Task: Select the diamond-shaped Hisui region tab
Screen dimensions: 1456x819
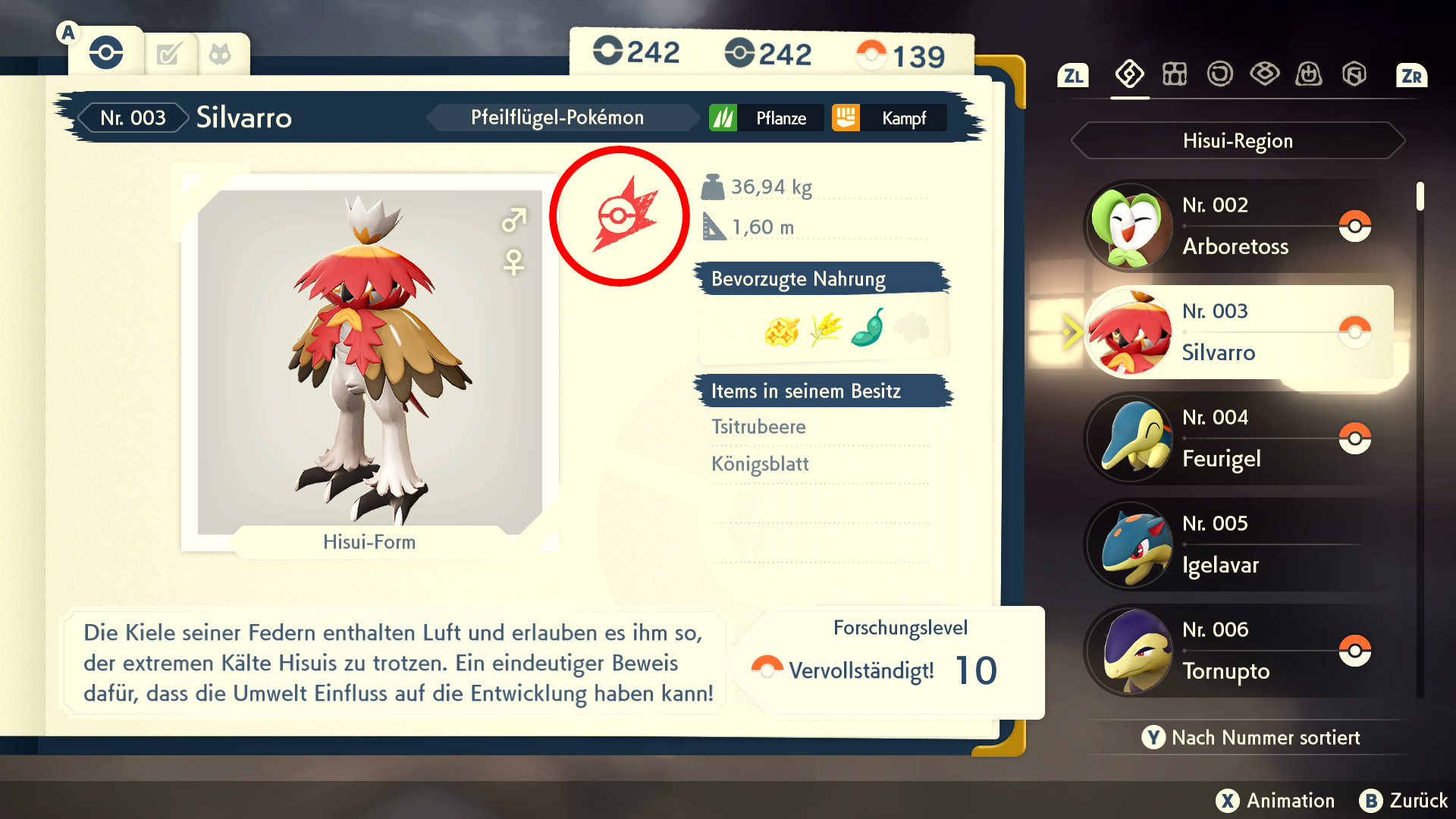Action: tap(1129, 74)
